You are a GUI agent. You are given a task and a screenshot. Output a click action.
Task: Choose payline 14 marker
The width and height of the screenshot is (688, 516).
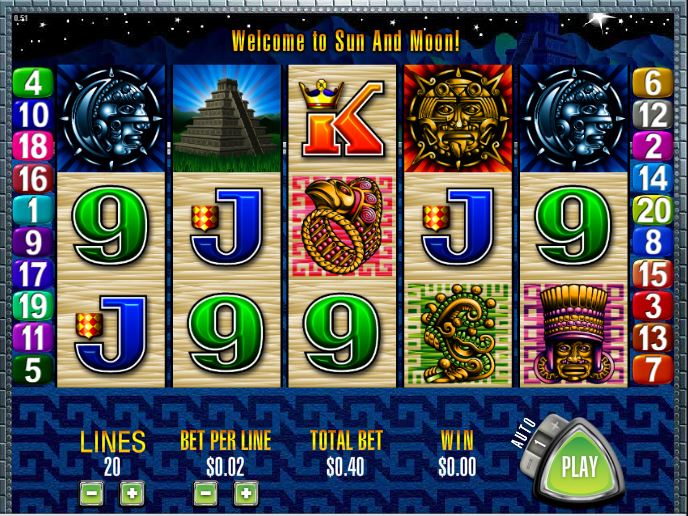tap(653, 178)
